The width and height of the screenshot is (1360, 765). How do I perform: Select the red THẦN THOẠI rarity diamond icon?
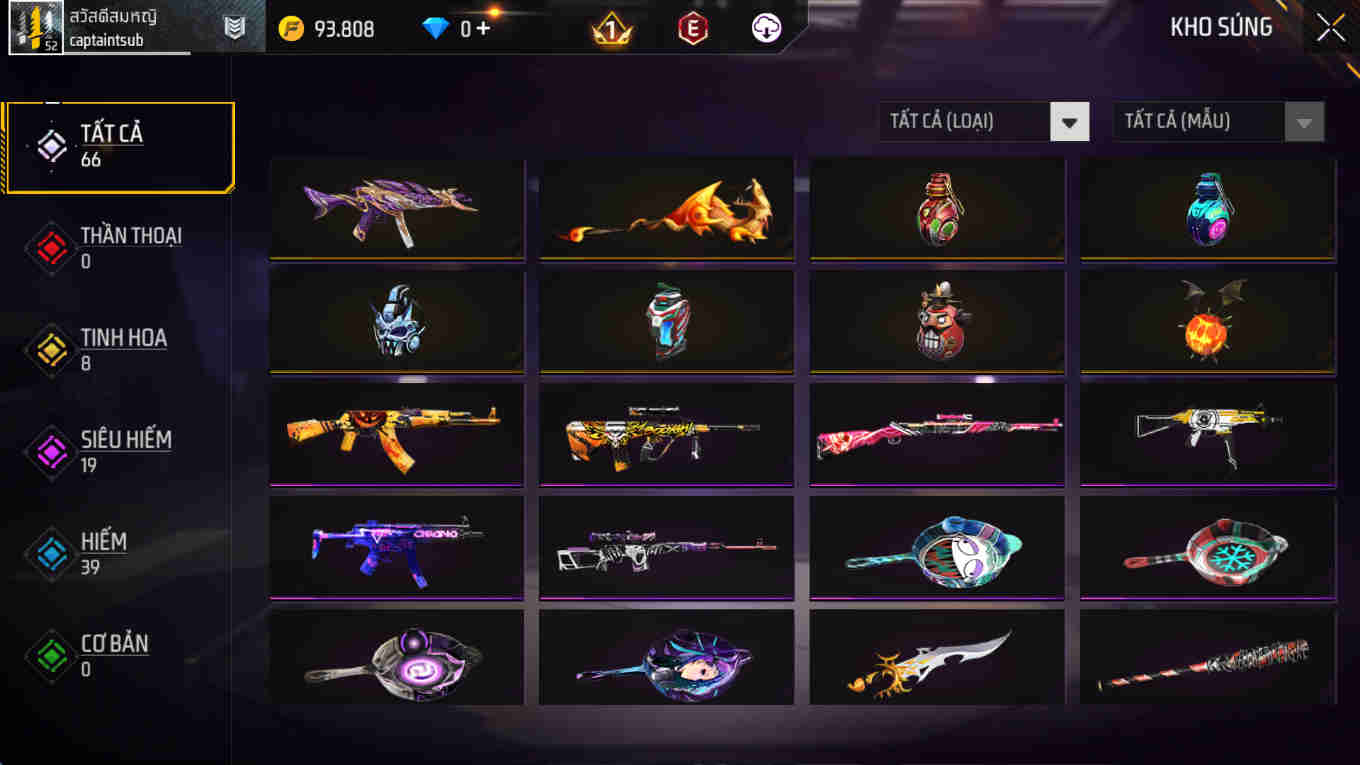[50, 247]
